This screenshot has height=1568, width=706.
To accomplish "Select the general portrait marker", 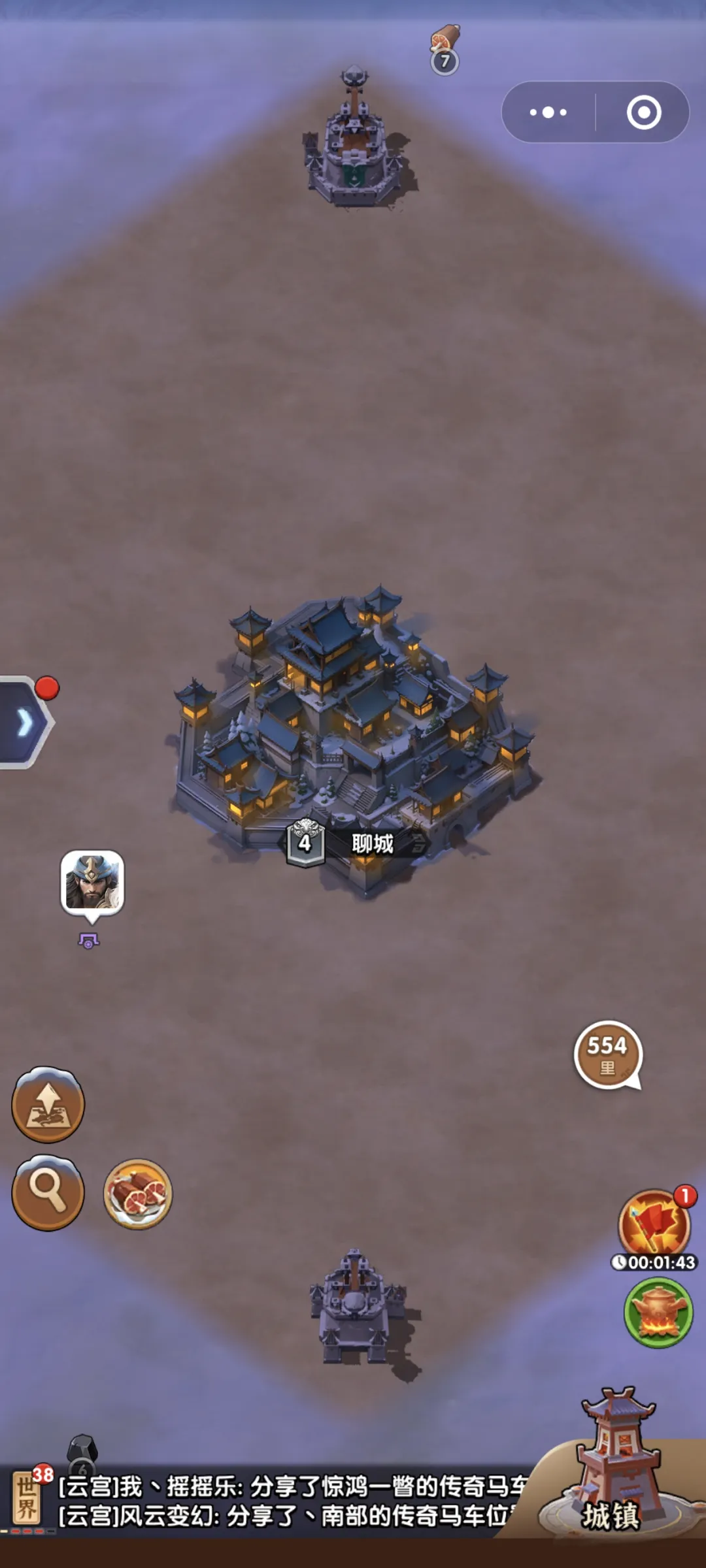I will [x=92, y=882].
